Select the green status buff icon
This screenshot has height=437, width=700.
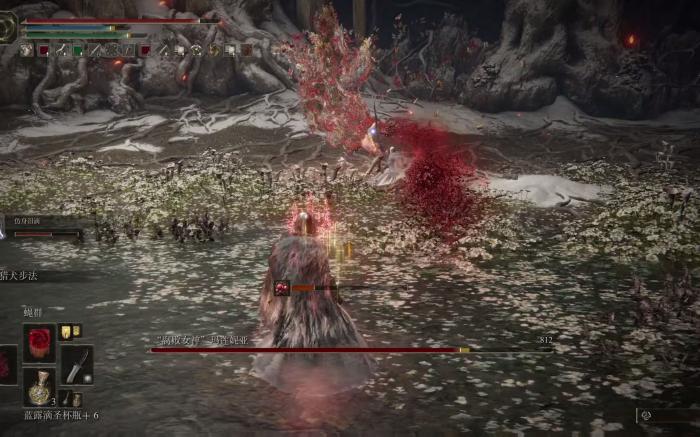pyautogui.click(x=77, y=50)
